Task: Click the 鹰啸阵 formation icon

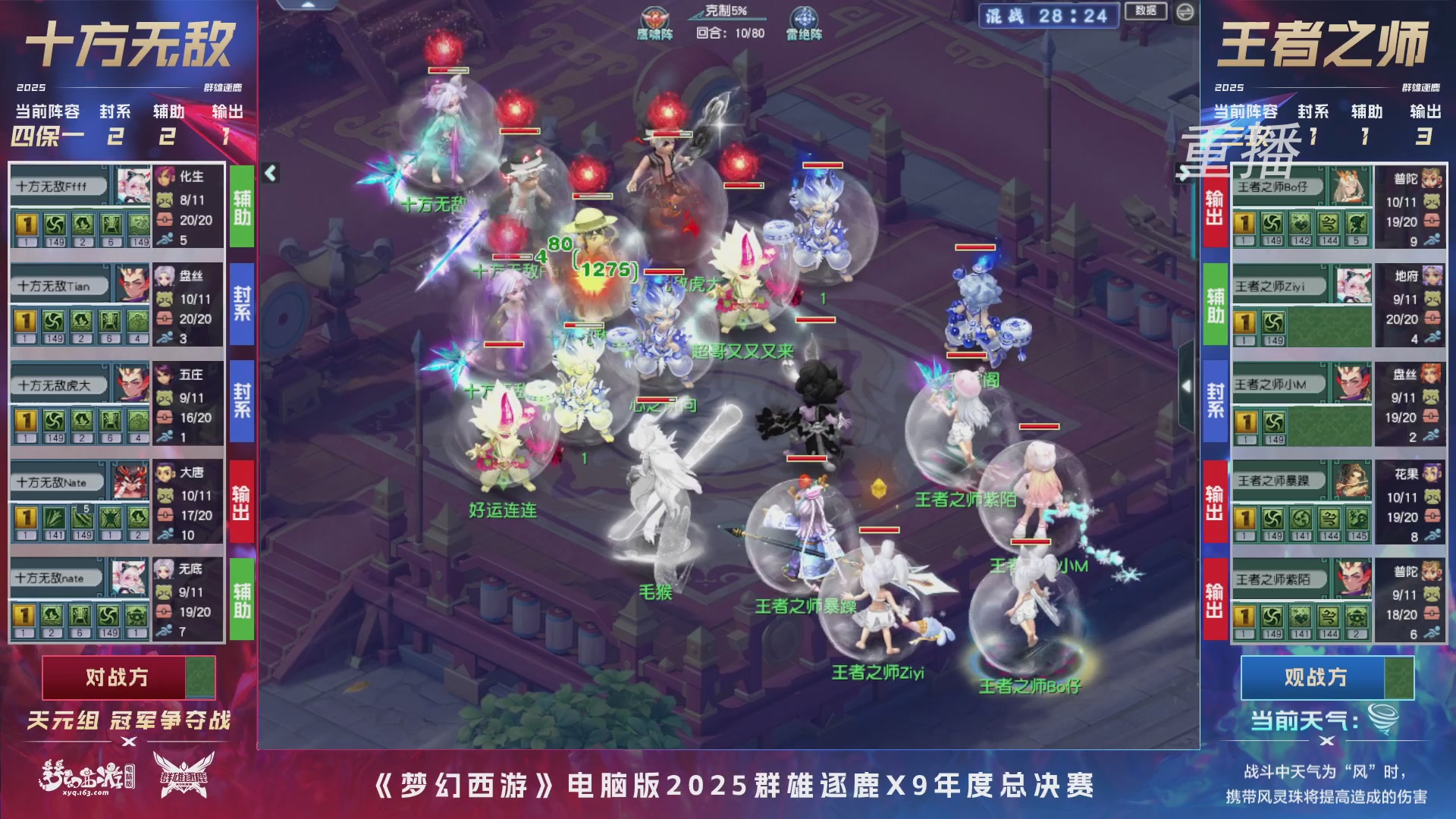Action: [654, 17]
